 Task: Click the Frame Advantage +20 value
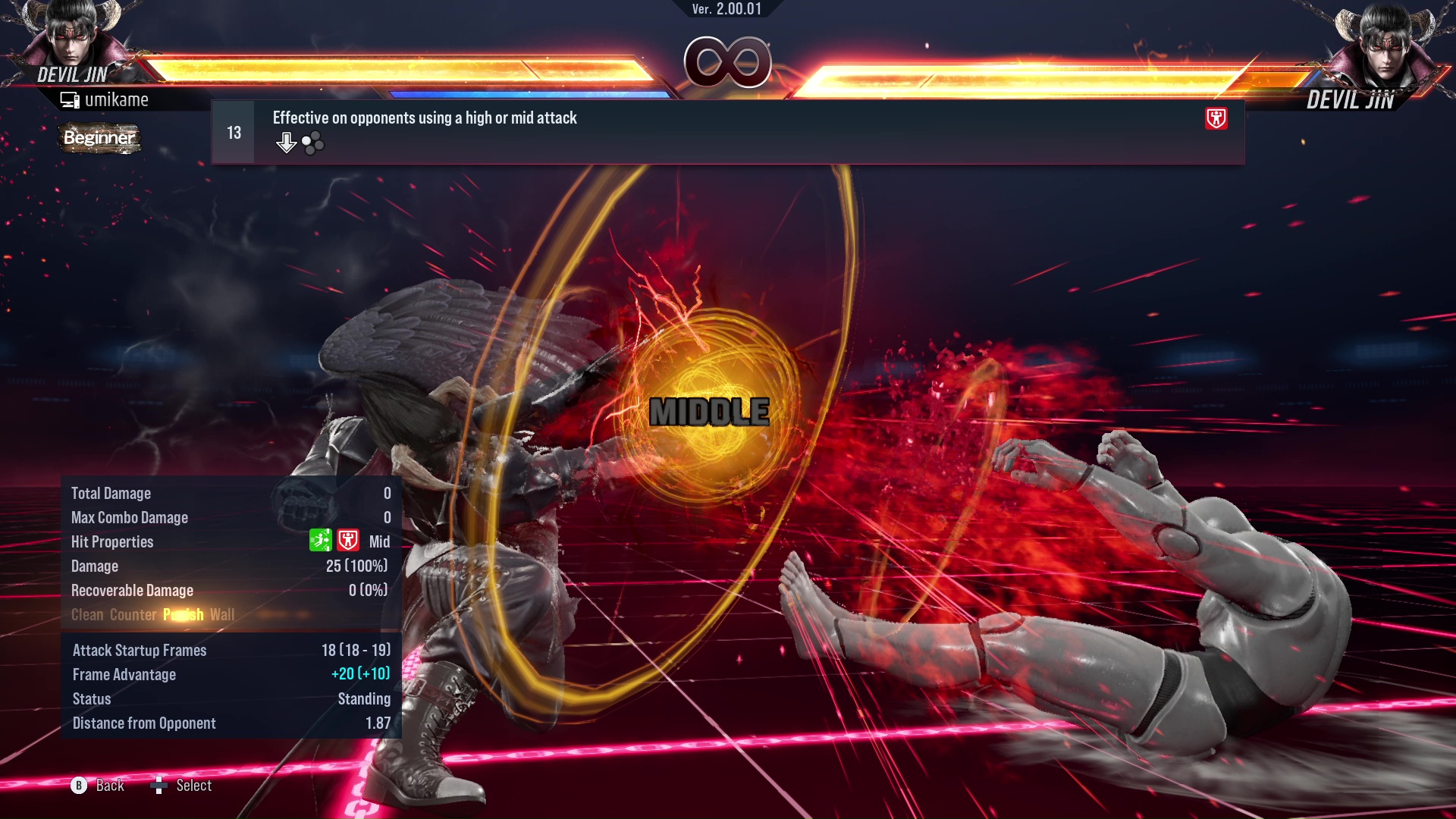(360, 674)
